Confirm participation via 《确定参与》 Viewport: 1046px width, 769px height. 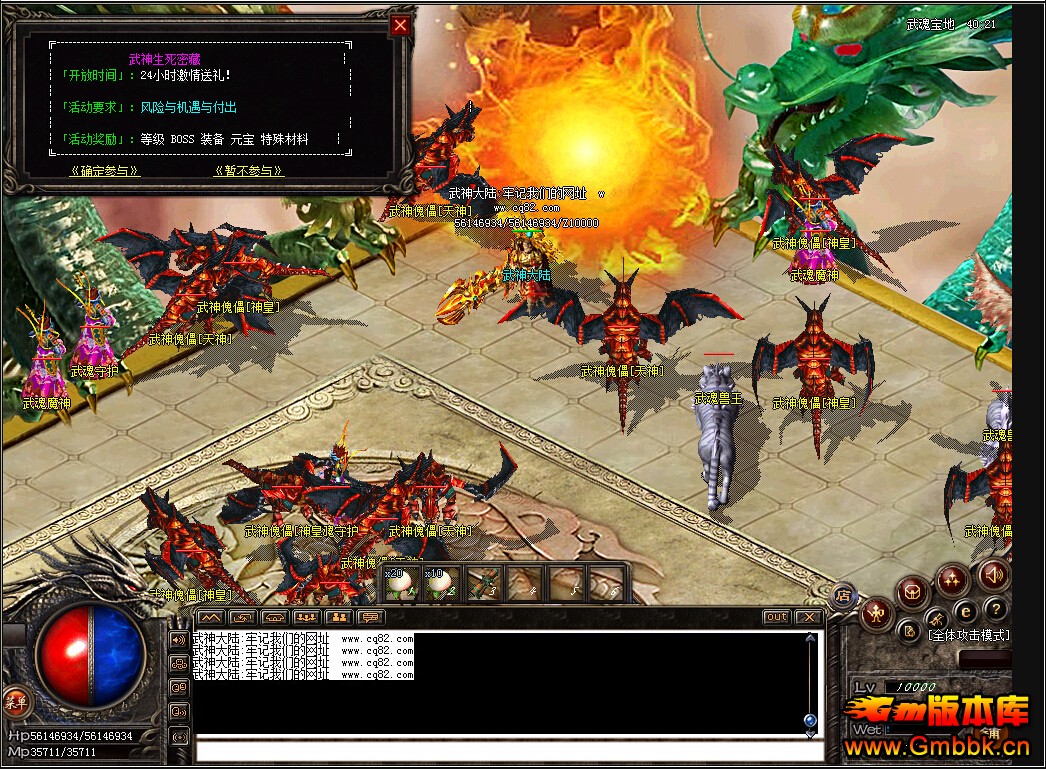pyautogui.click(x=104, y=171)
